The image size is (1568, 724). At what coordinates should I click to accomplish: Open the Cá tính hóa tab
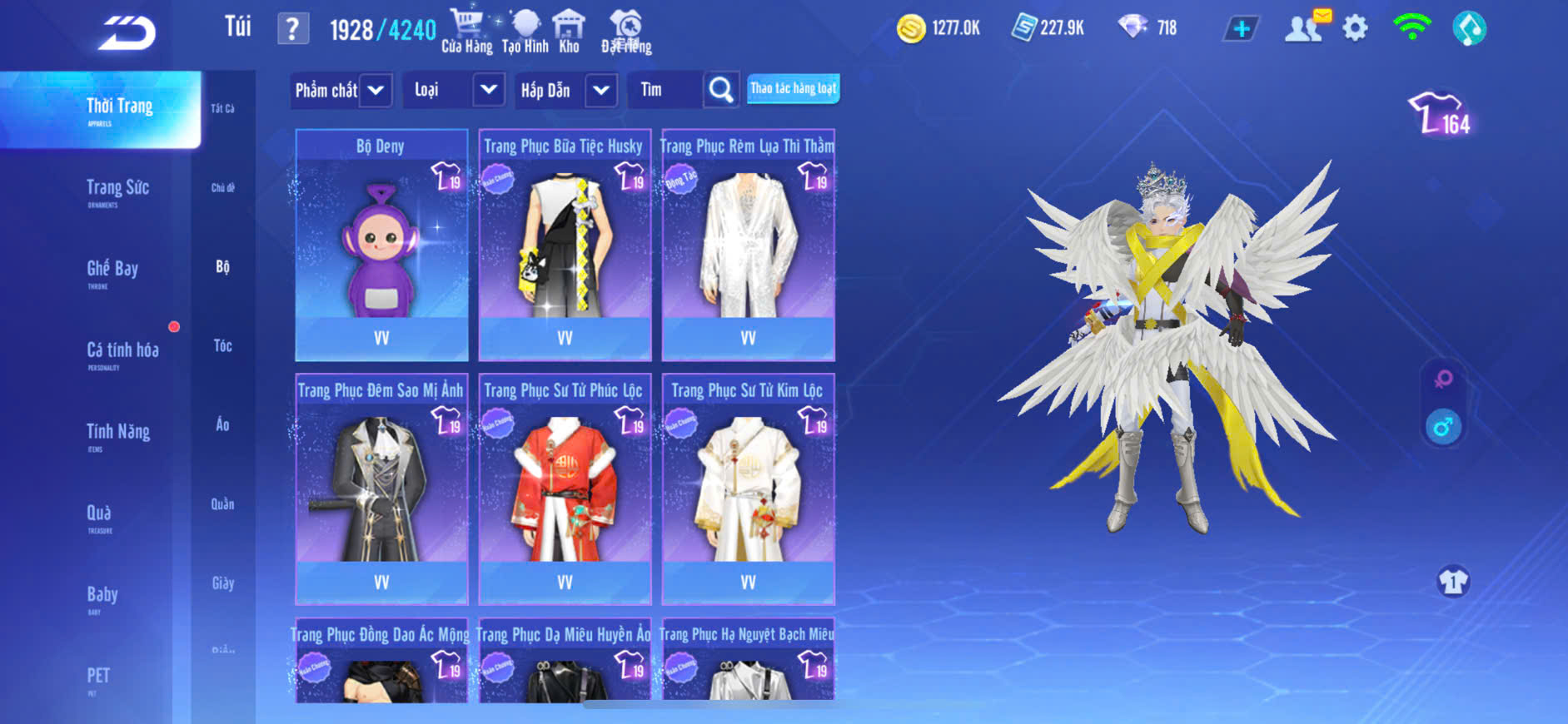(x=122, y=352)
